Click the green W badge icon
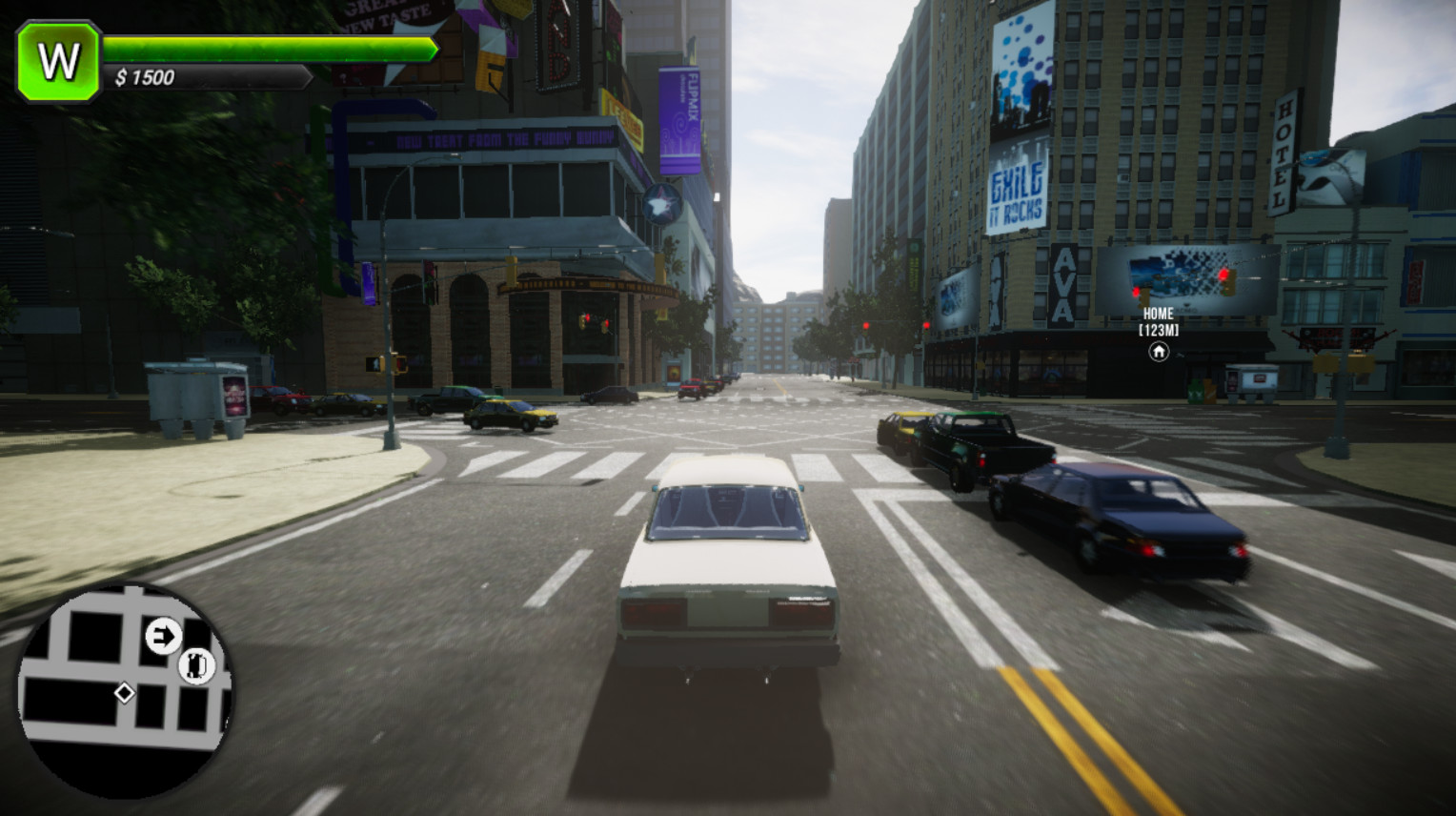1456x816 pixels. pyautogui.click(x=58, y=62)
